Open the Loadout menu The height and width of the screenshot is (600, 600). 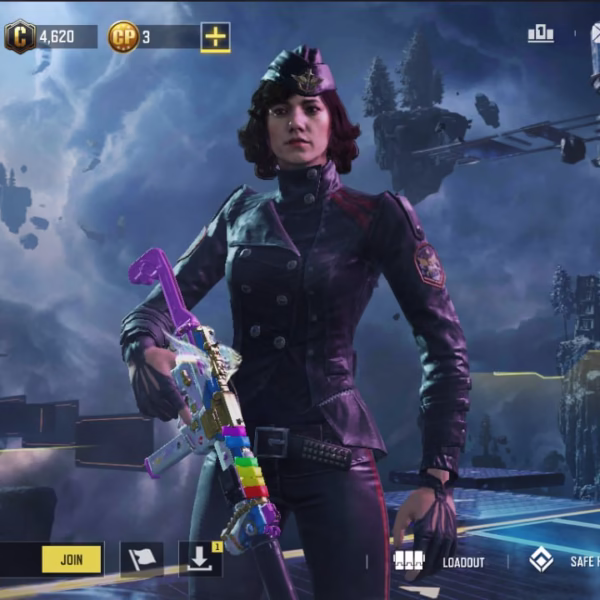[x=438, y=561]
